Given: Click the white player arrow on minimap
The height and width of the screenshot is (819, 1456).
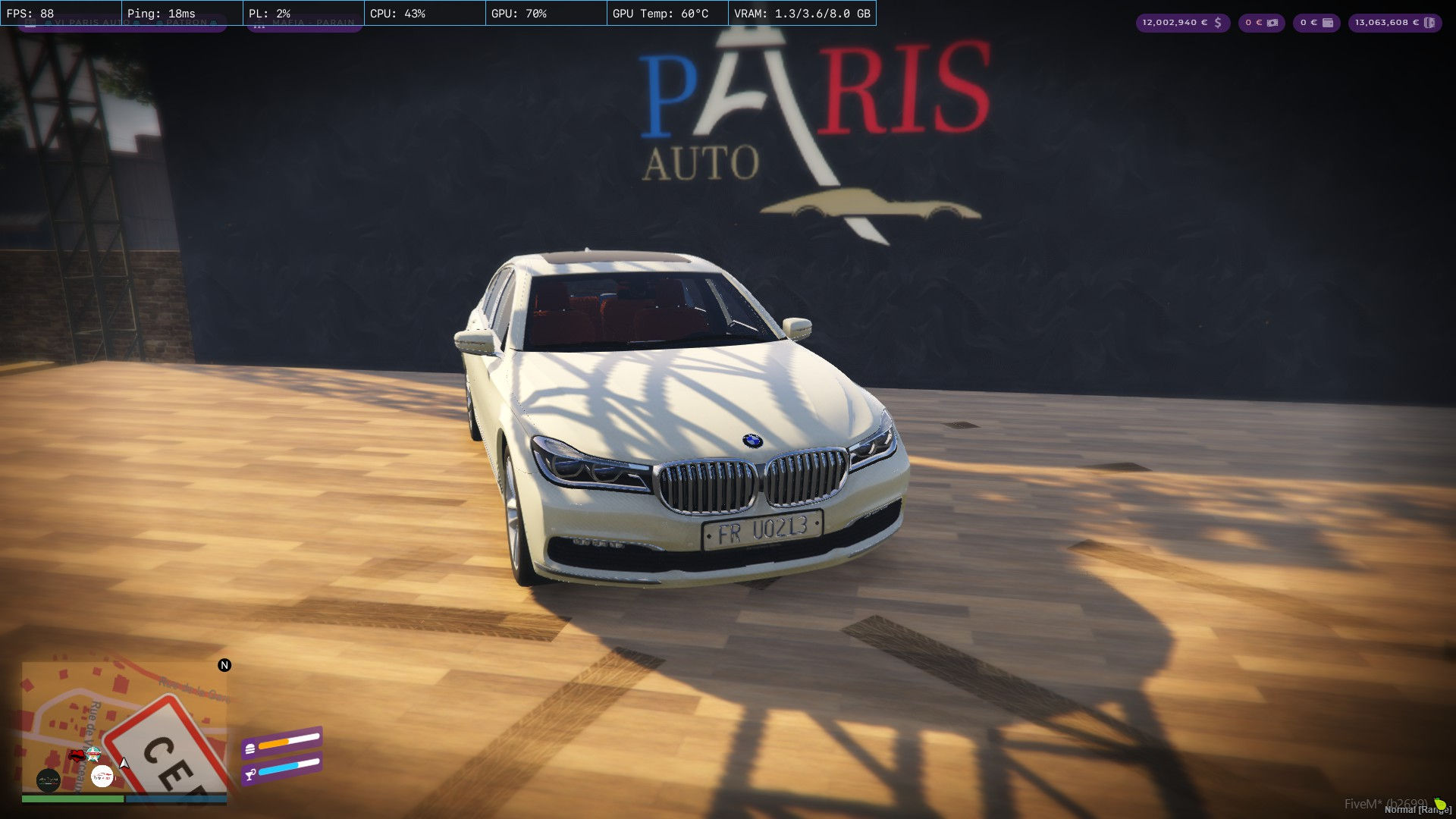Looking at the screenshot, I should pos(124,762).
